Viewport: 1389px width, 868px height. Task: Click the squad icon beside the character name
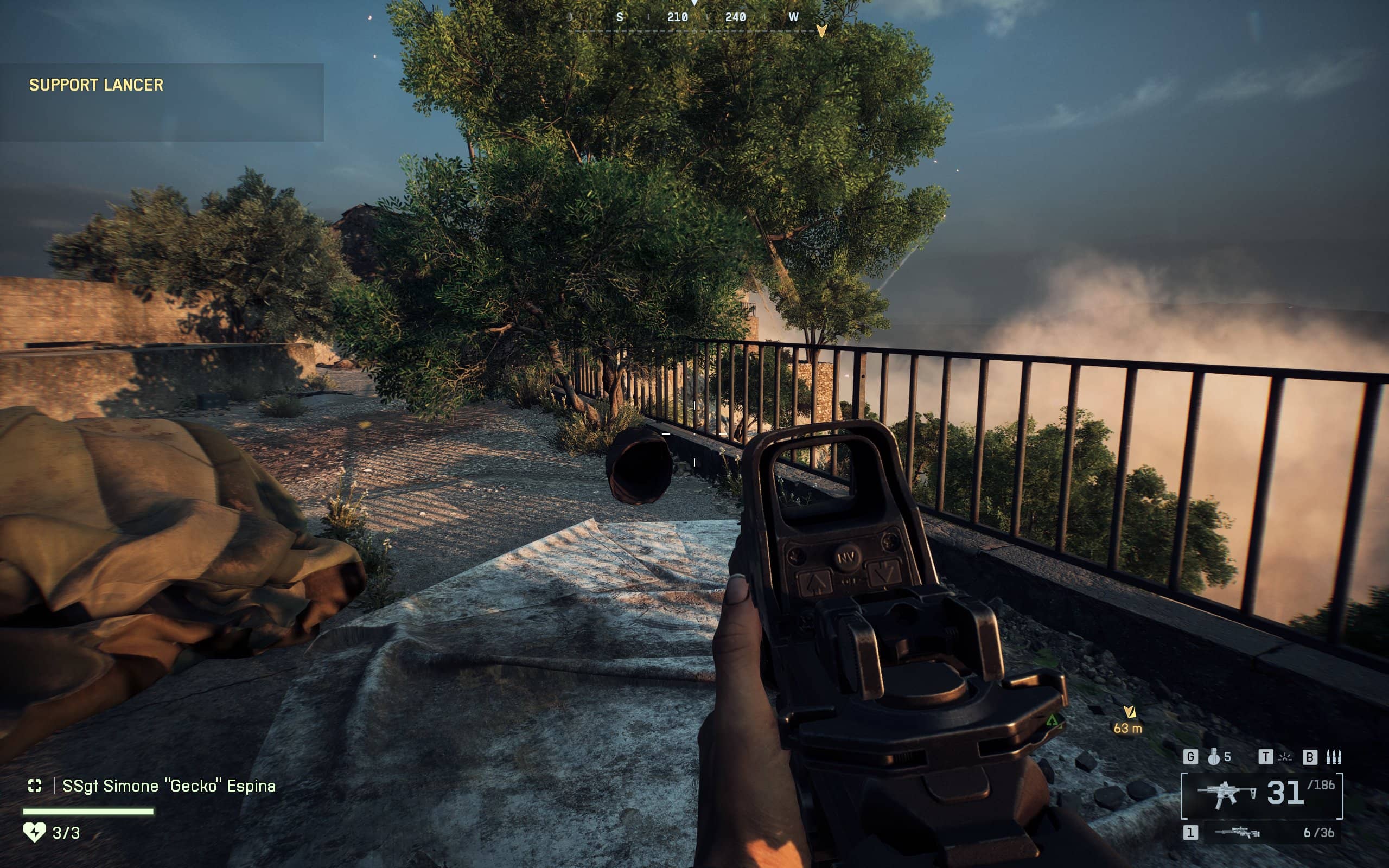tap(35, 786)
